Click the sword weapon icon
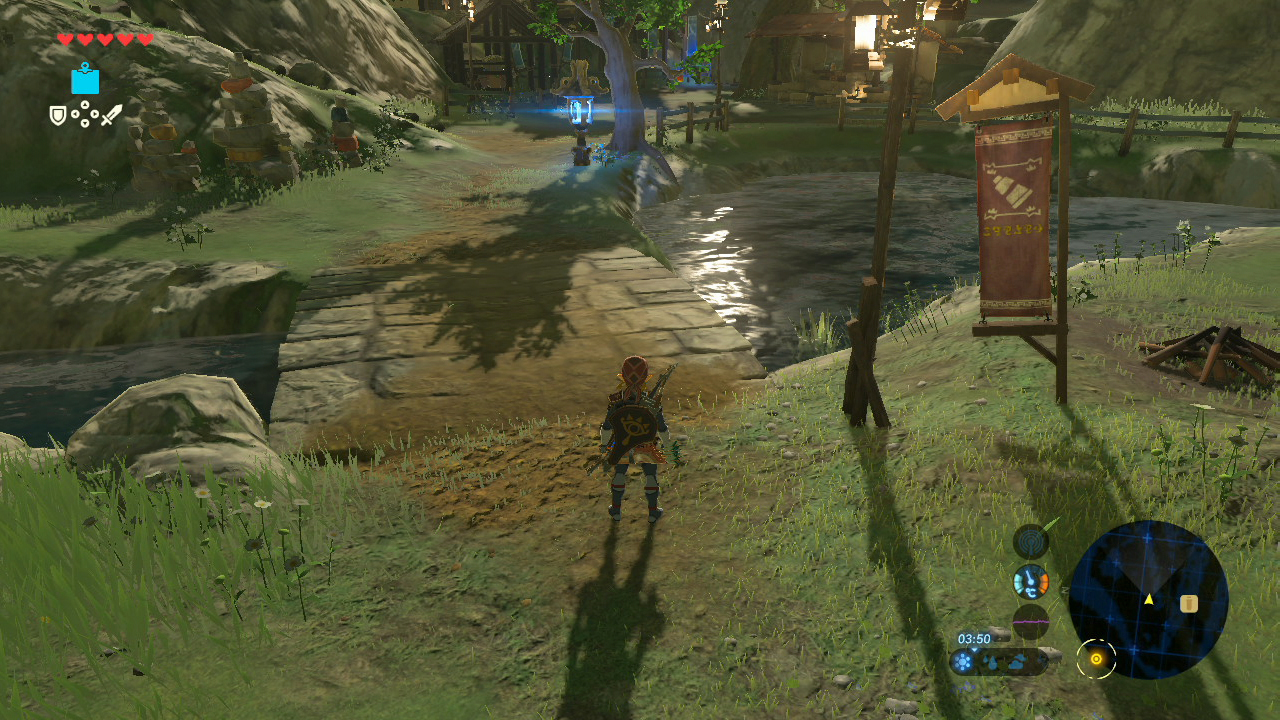Viewport: 1280px width, 720px height. 111,115
